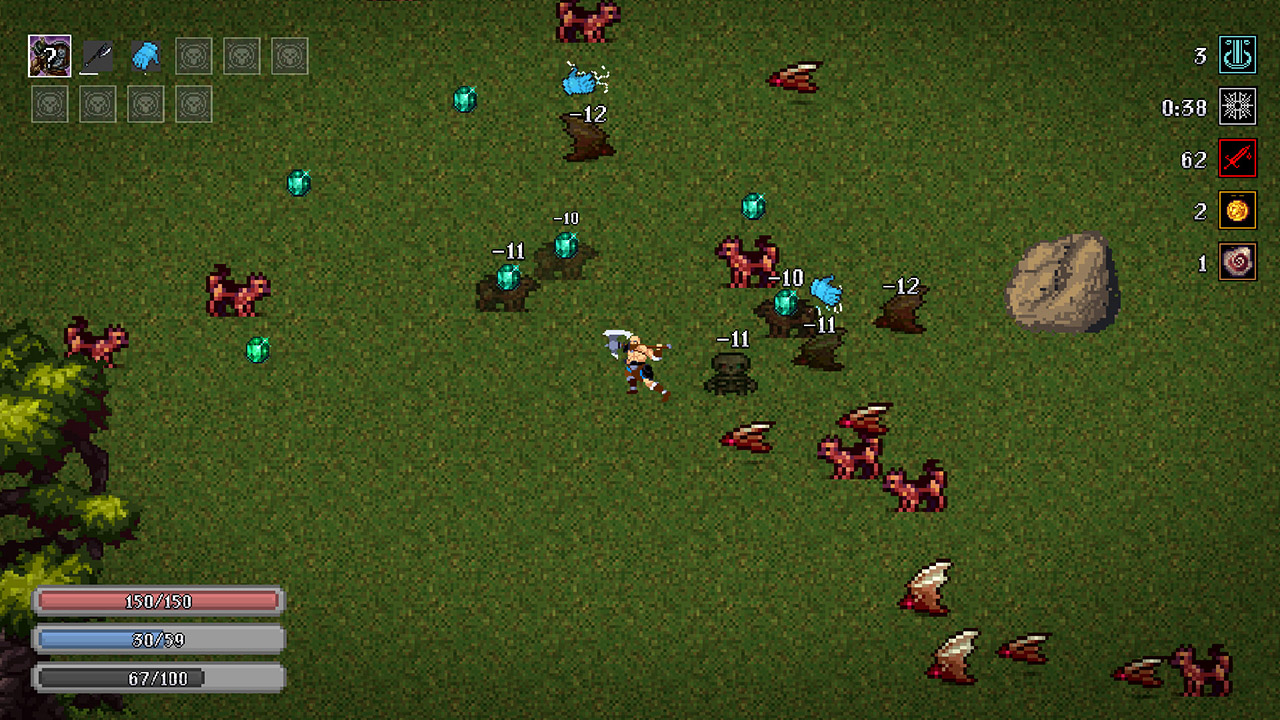The height and width of the screenshot is (720, 1280).
Task: Click the first empty skull inventory slot
Action: [x=193, y=56]
